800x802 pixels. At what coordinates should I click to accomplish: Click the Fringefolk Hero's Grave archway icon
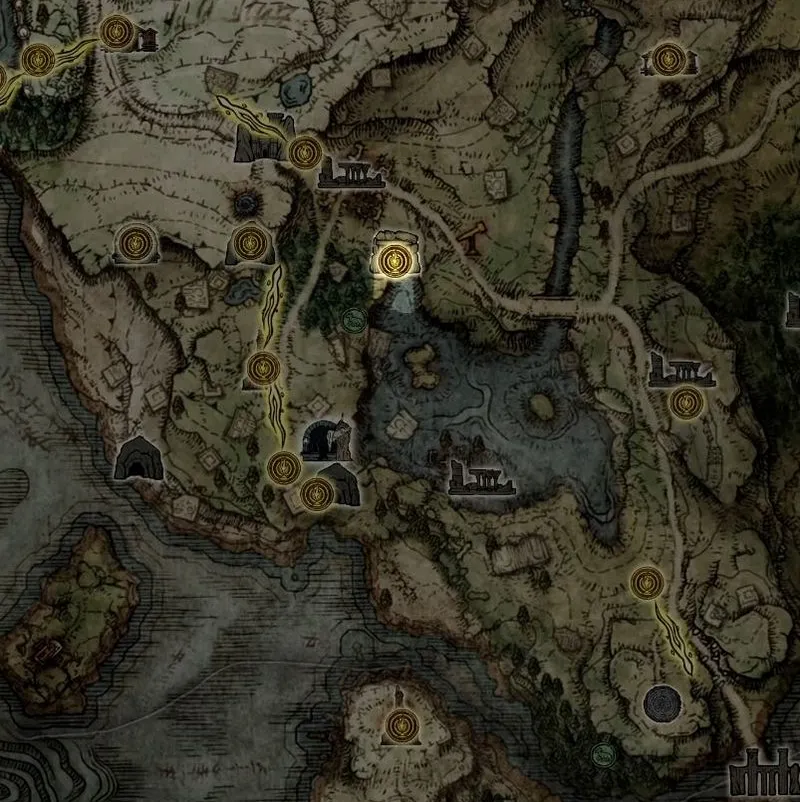327,440
